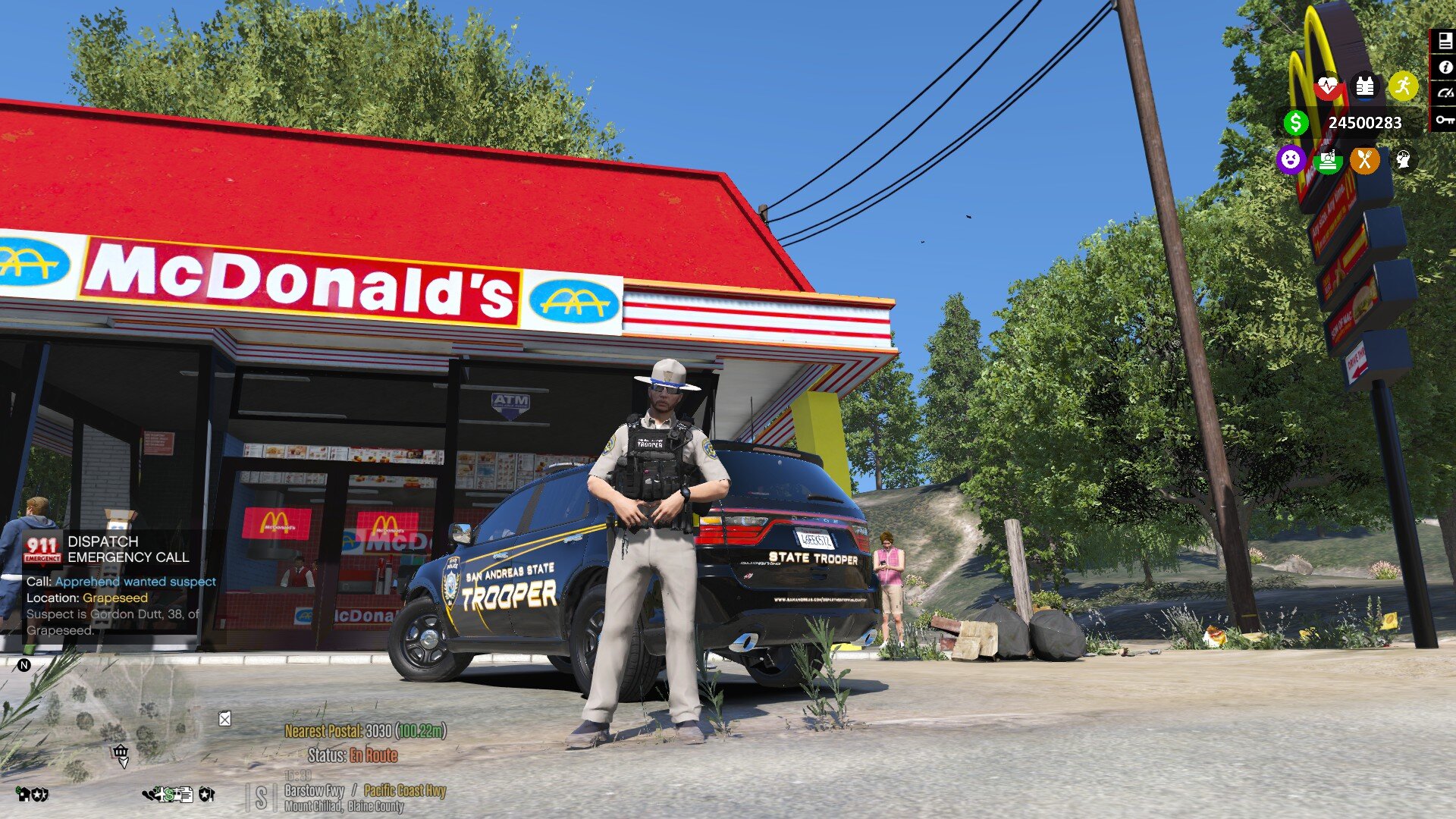Select the purple laughing face icon
Image resolution: width=1456 pixels, height=819 pixels.
(1290, 160)
